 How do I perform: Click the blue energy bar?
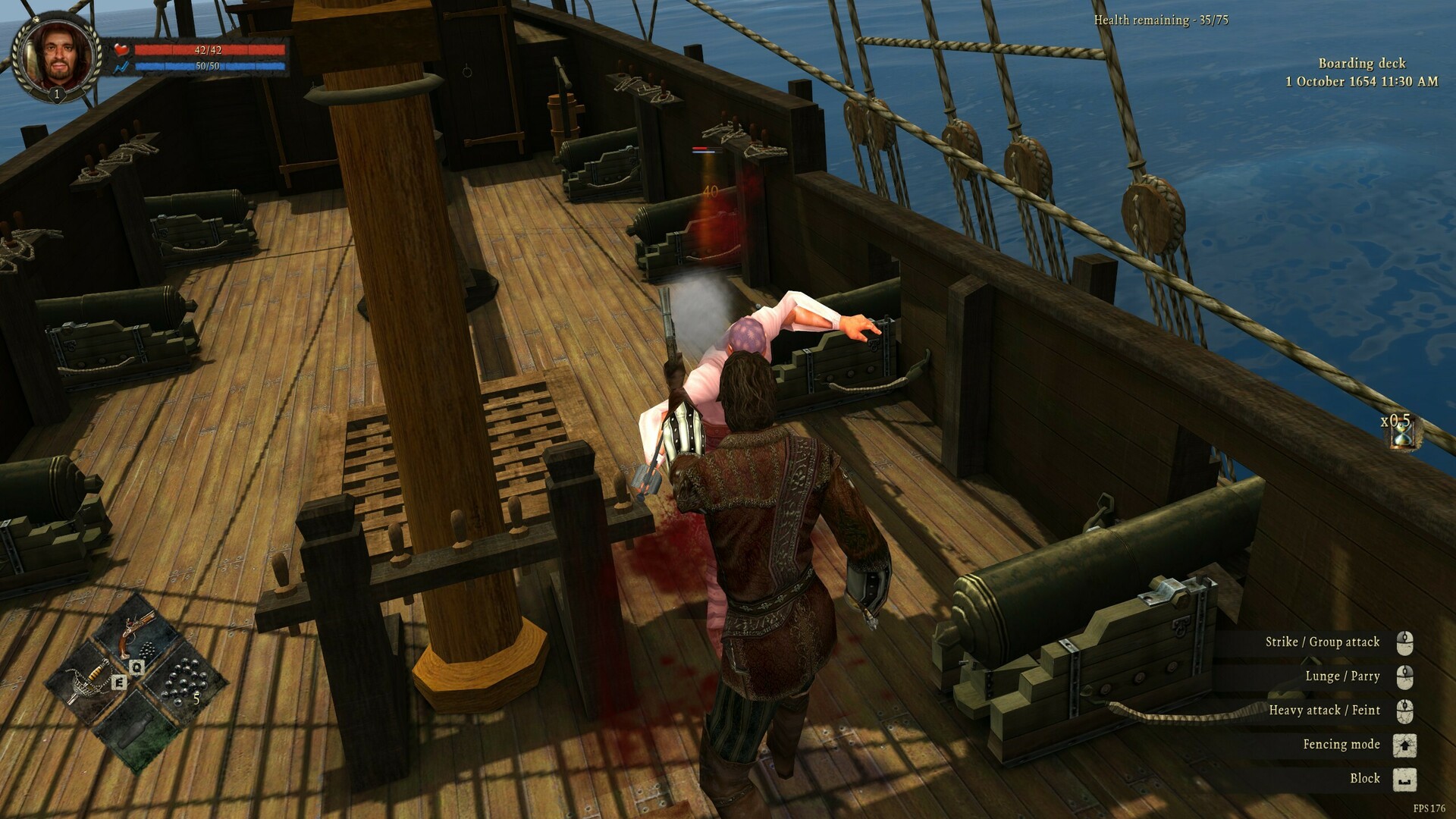[209, 64]
